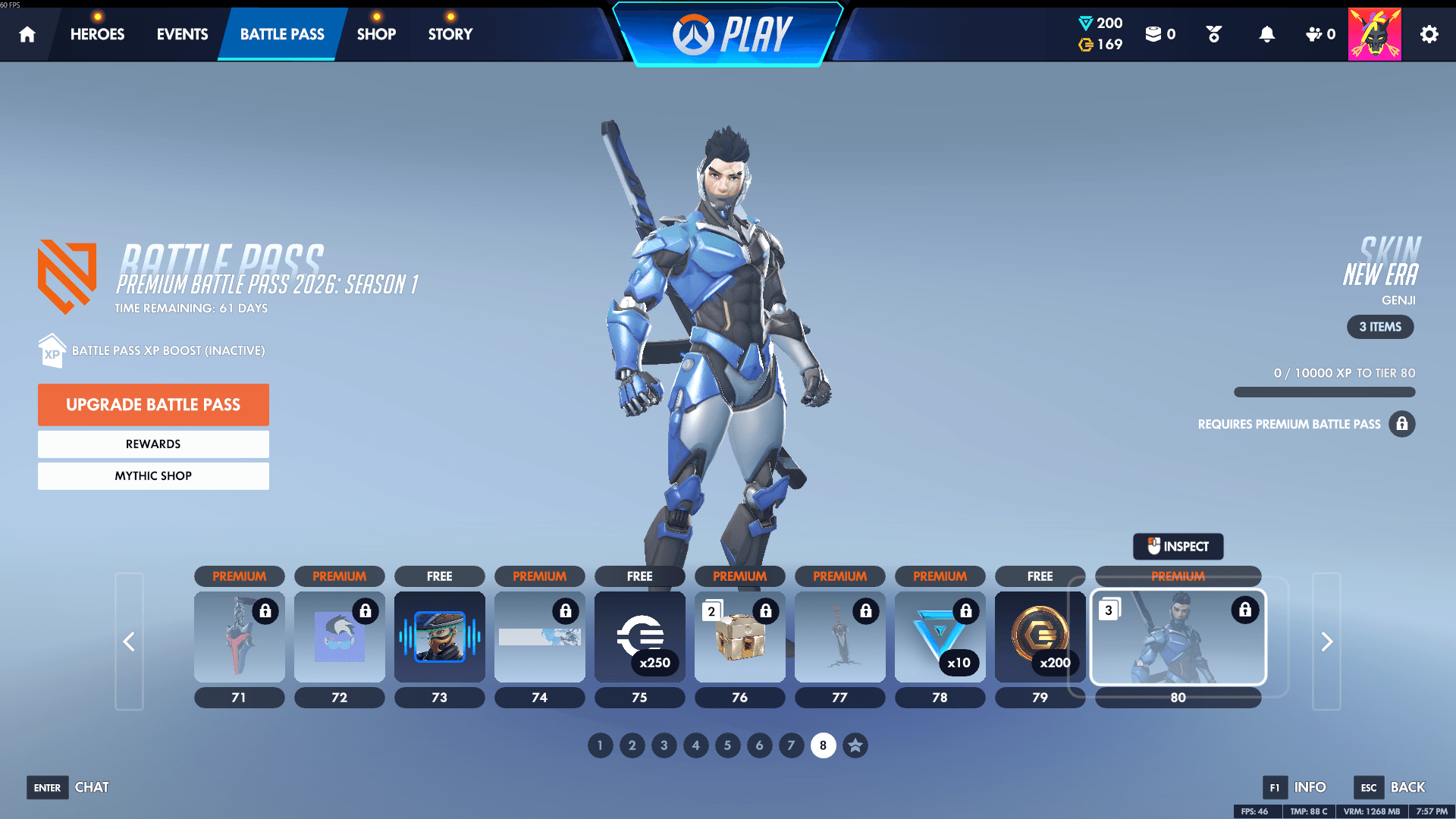Click the loot box stack icon
The height and width of the screenshot is (819, 1456).
[1154, 34]
